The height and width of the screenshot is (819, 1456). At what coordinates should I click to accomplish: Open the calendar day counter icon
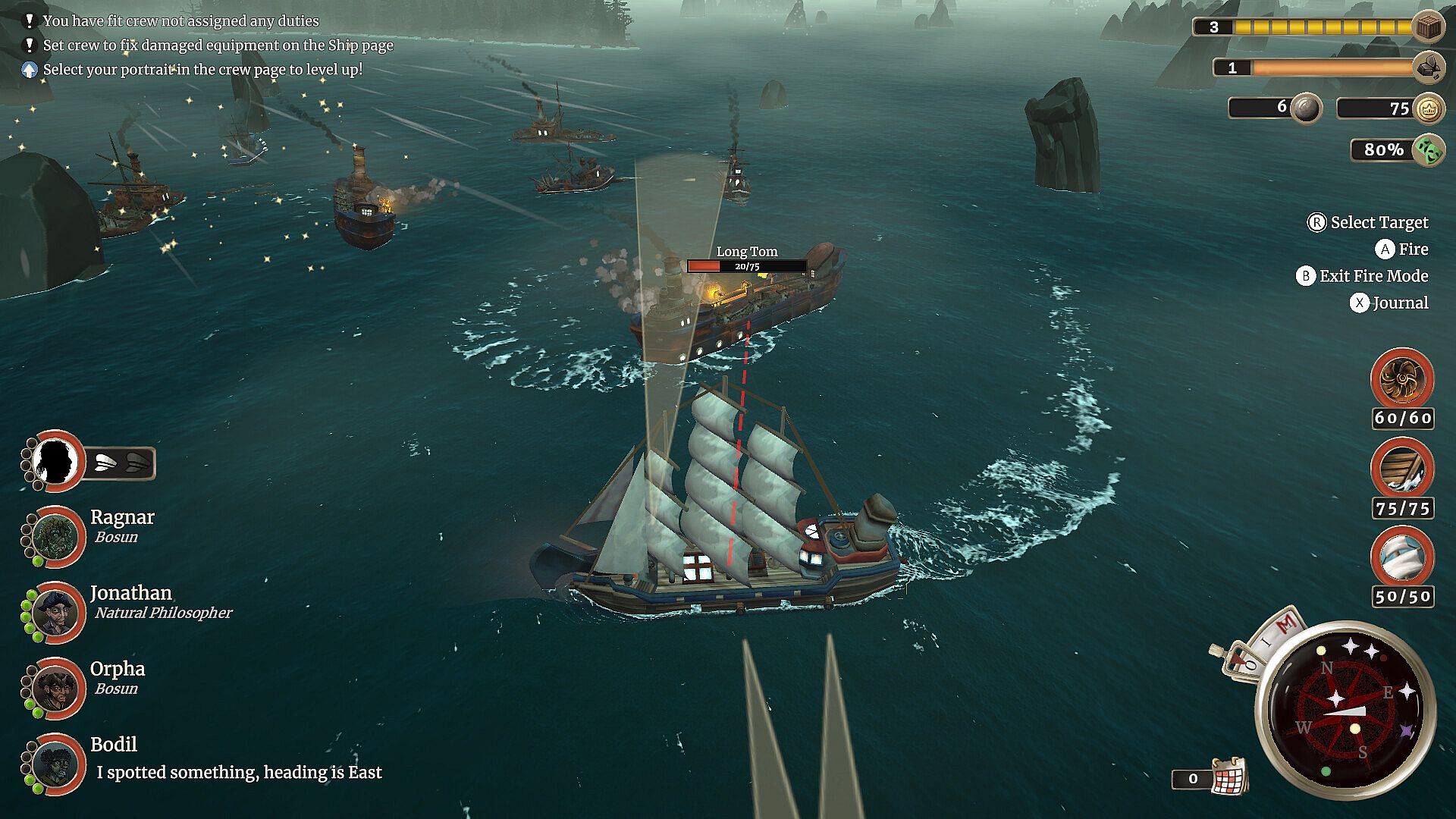1228,777
